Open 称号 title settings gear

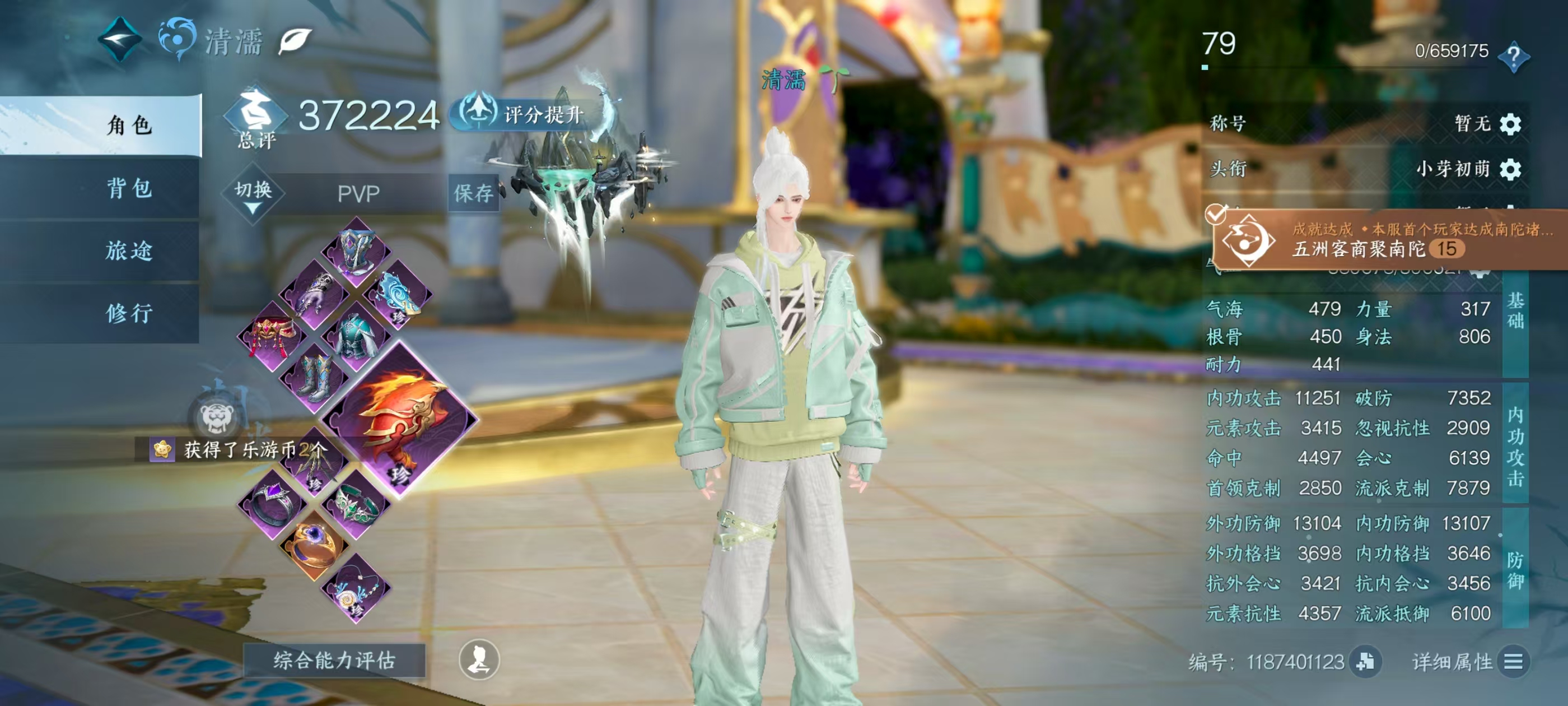point(1511,124)
